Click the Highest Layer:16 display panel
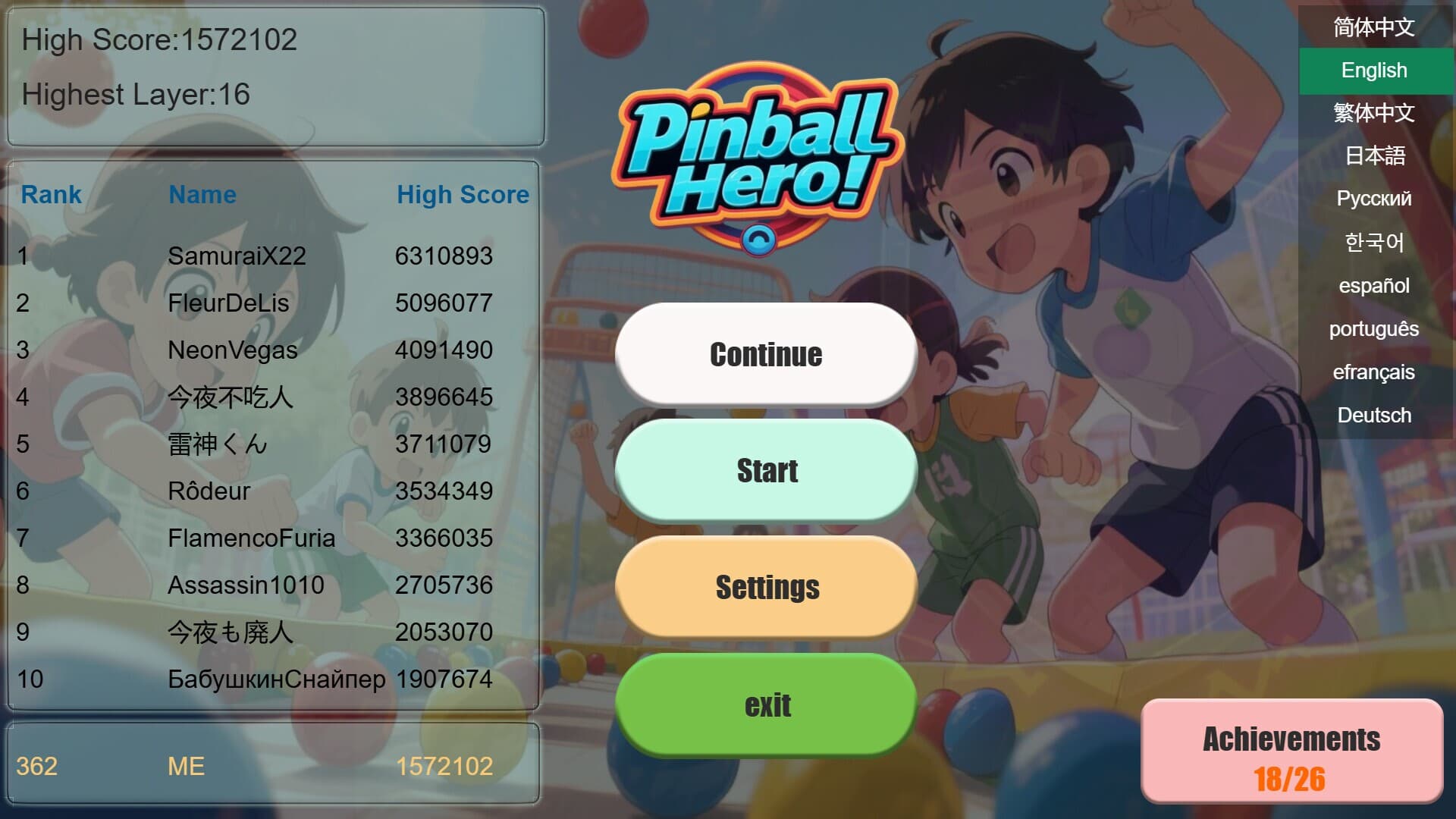This screenshot has height=819, width=1456. 136,95
